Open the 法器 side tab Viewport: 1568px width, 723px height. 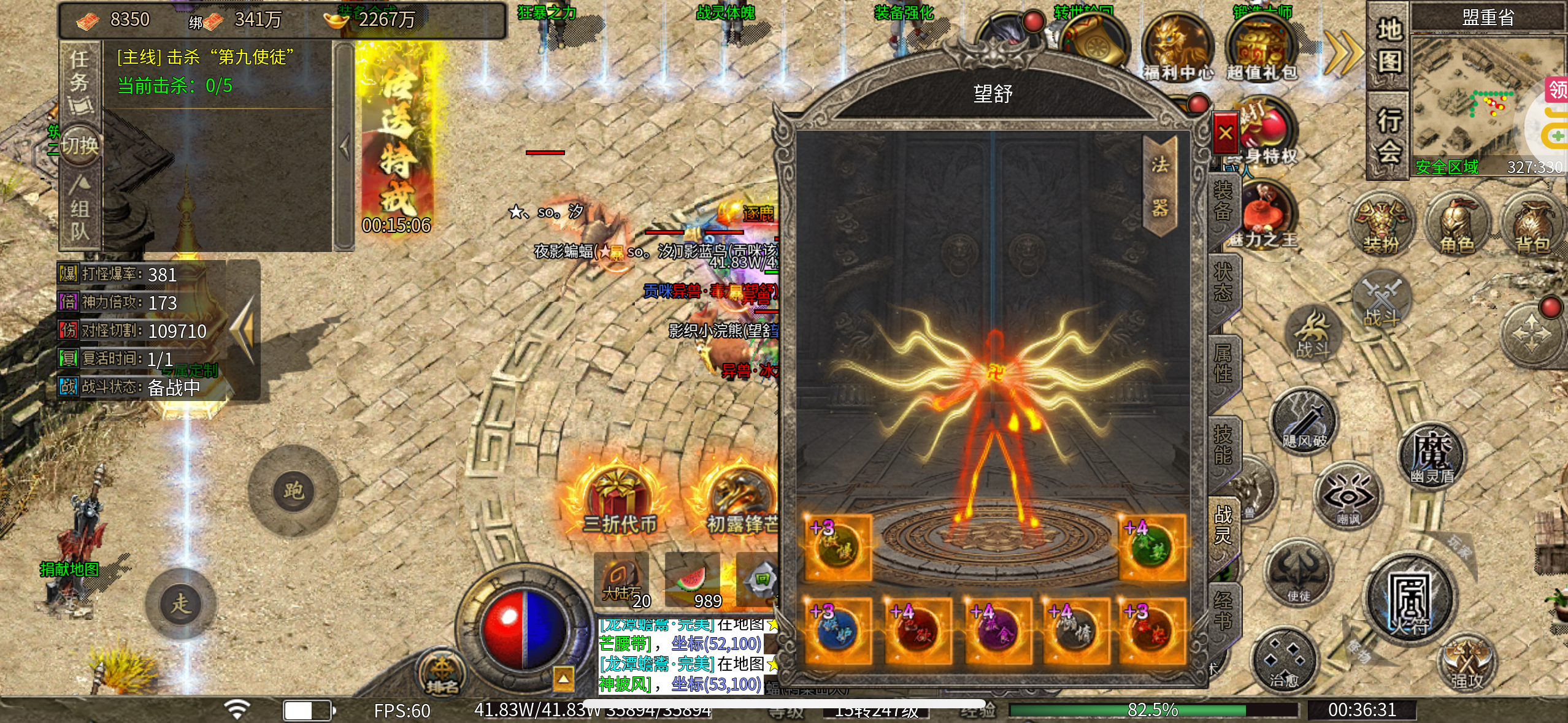click(1159, 186)
